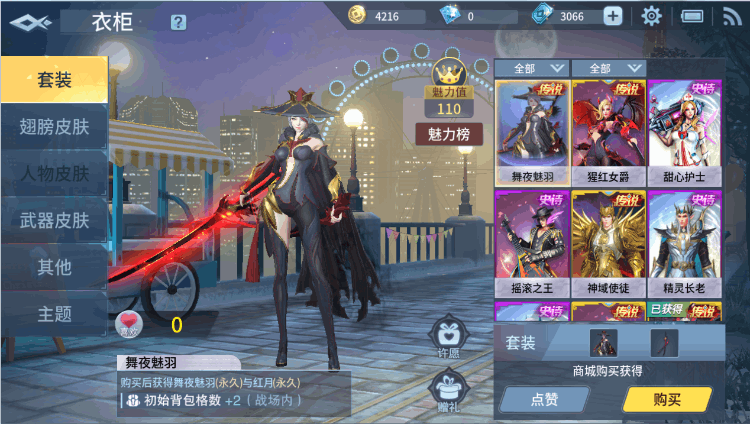This screenshot has width=750, height=424.
Task: Open the 赠礼 gift button
Action: pos(448,389)
